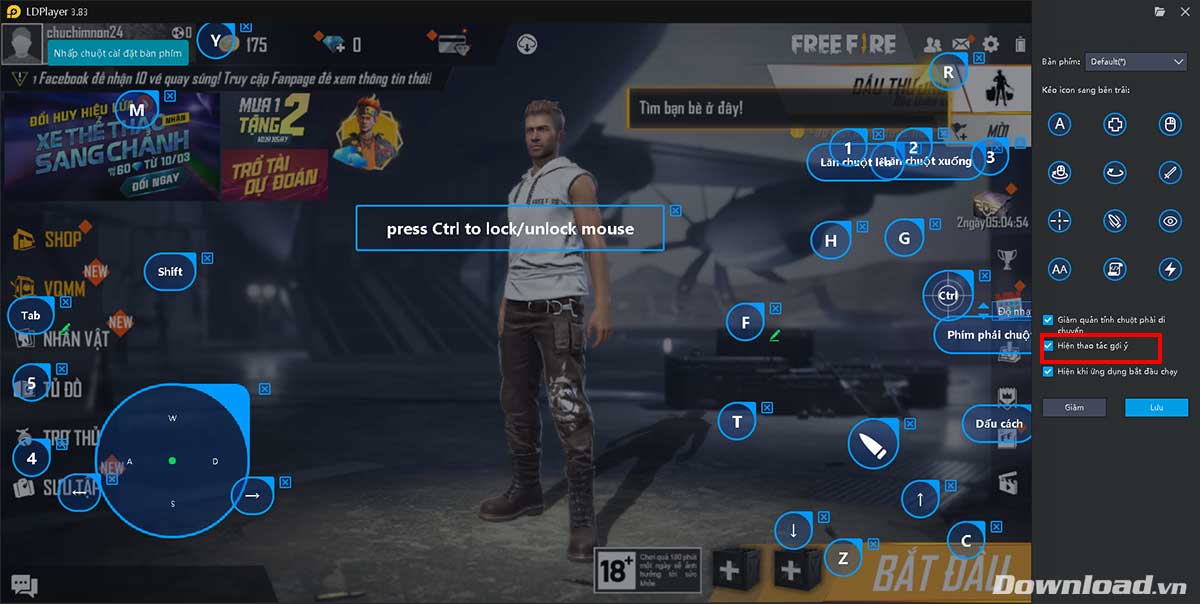
Task: Save the keymap with the Lưu button
Action: pyautogui.click(x=1156, y=407)
